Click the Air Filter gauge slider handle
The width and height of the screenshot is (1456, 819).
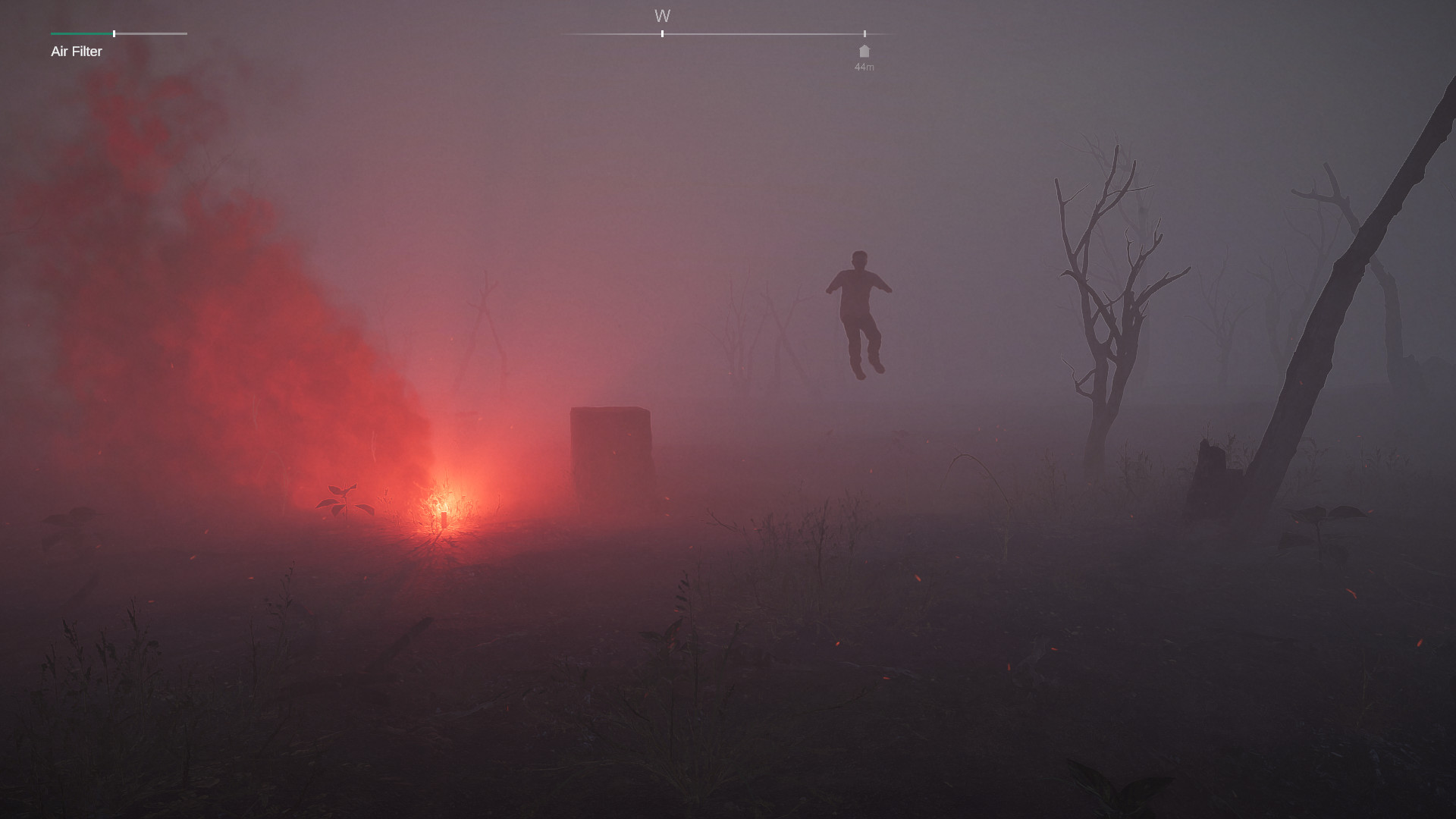pyautogui.click(x=114, y=33)
